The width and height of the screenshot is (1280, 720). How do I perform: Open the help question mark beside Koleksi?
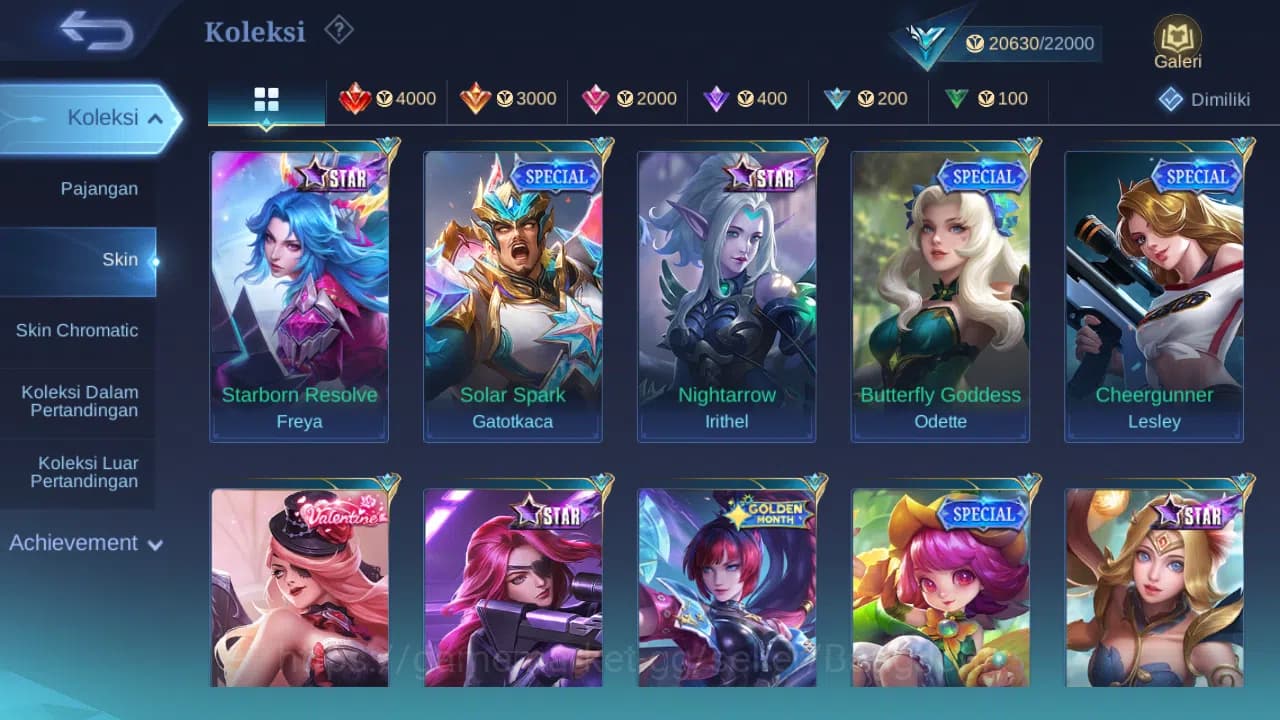(338, 31)
